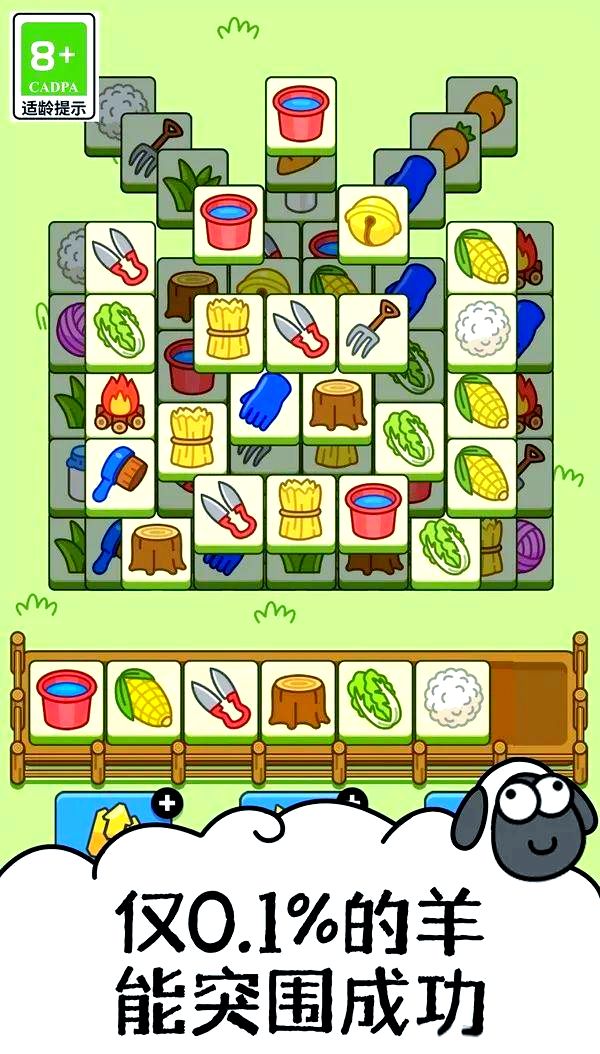Pick the red bucket tile beside the golden bell
The height and width of the screenshot is (1054, 600).
tap(229, 221)
